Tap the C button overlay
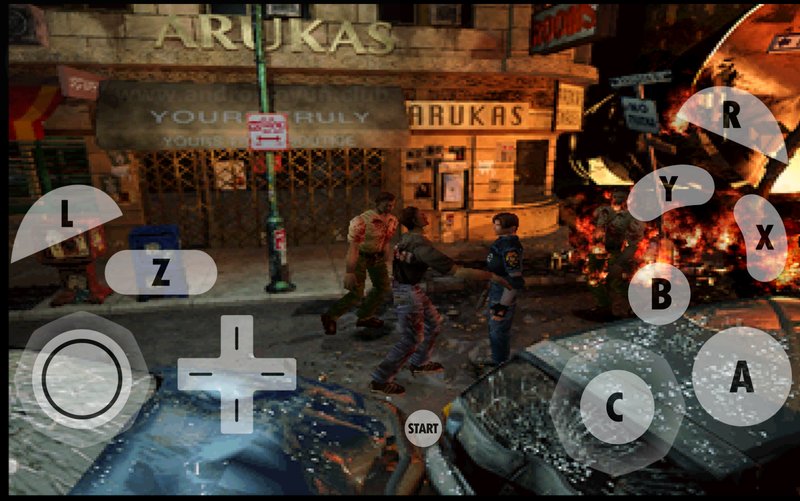 tap(616, 406)
